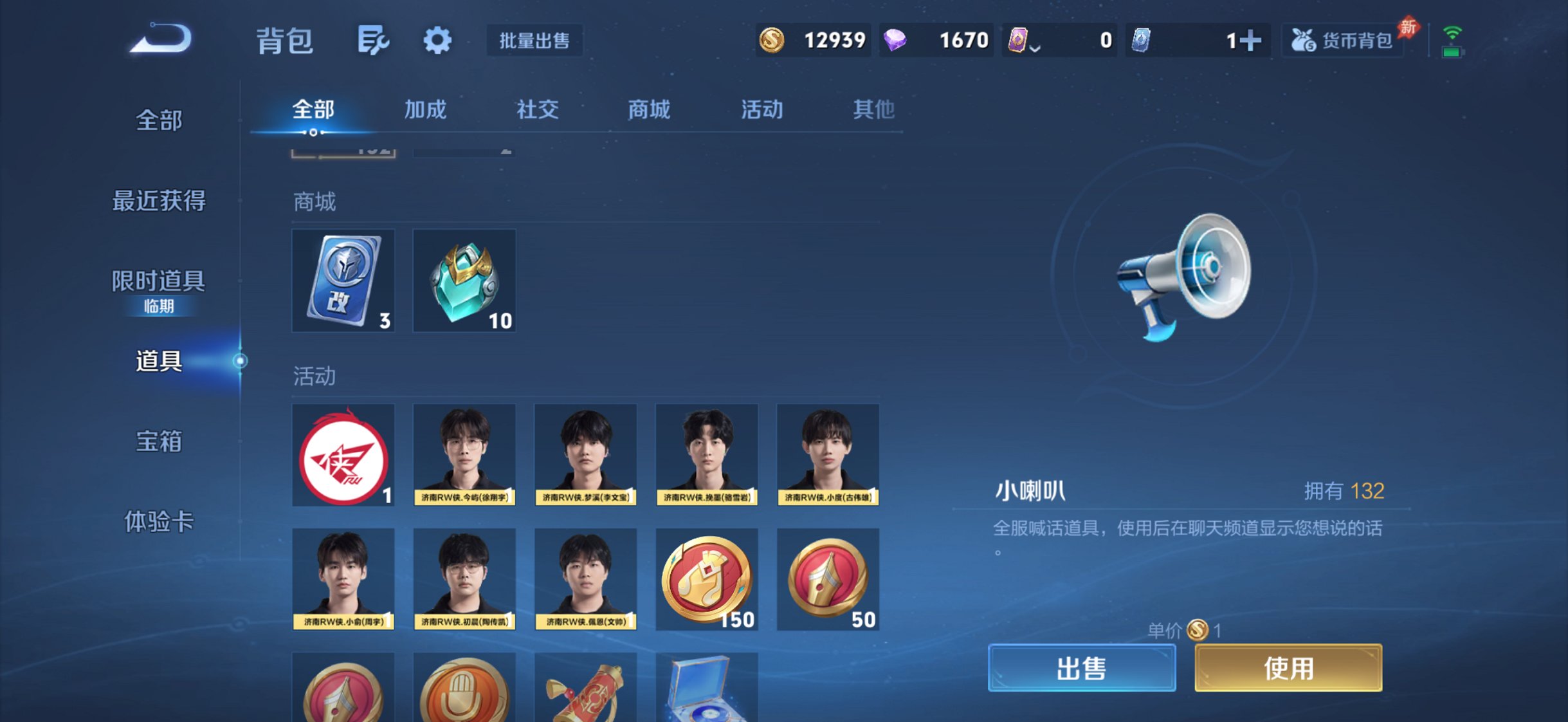
Task: Open the 宝箱 category in sidebar
Action: pyautogui.click(x=158, y=443)
